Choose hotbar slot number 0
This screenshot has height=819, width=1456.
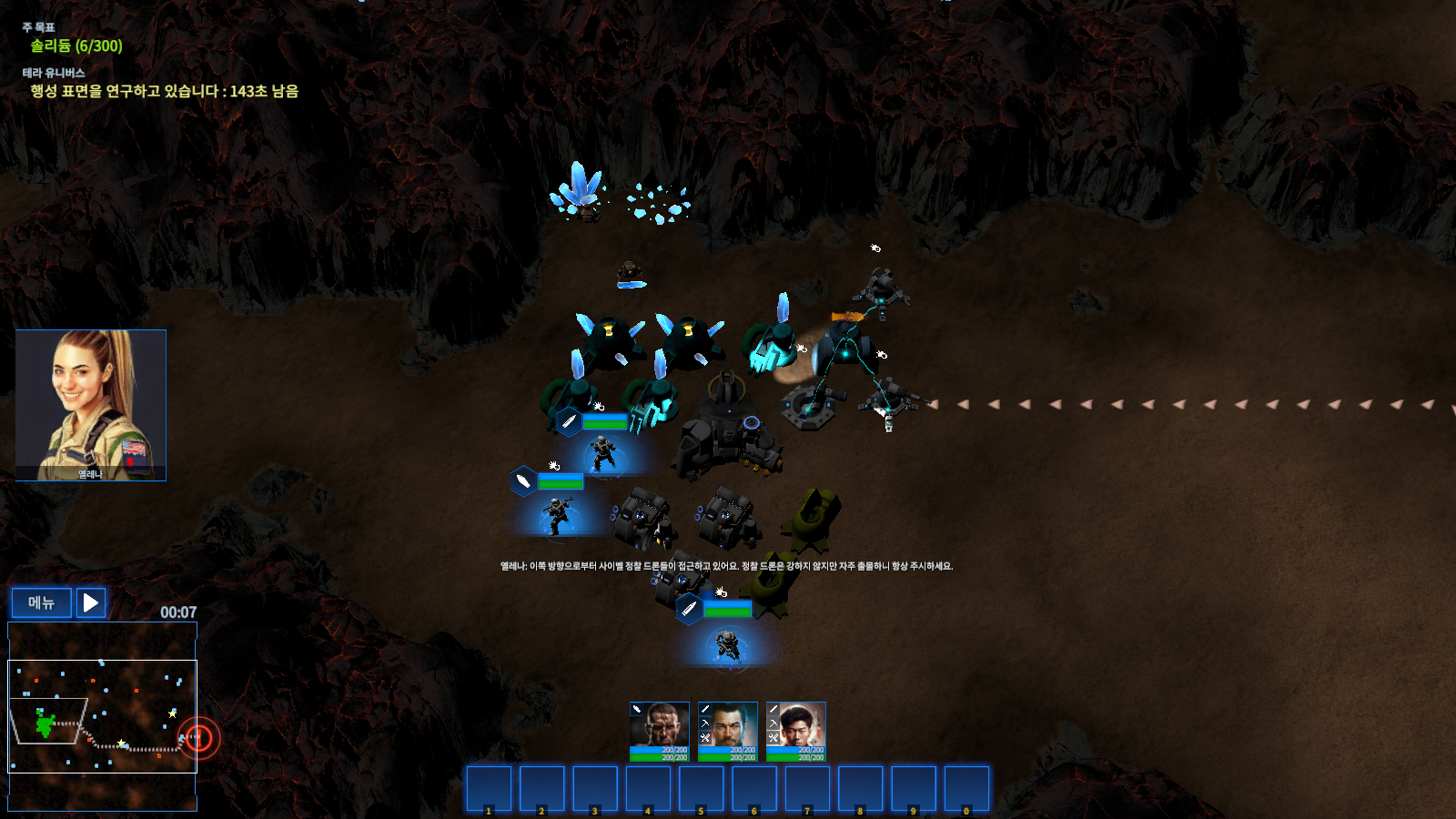coord(966,788)
